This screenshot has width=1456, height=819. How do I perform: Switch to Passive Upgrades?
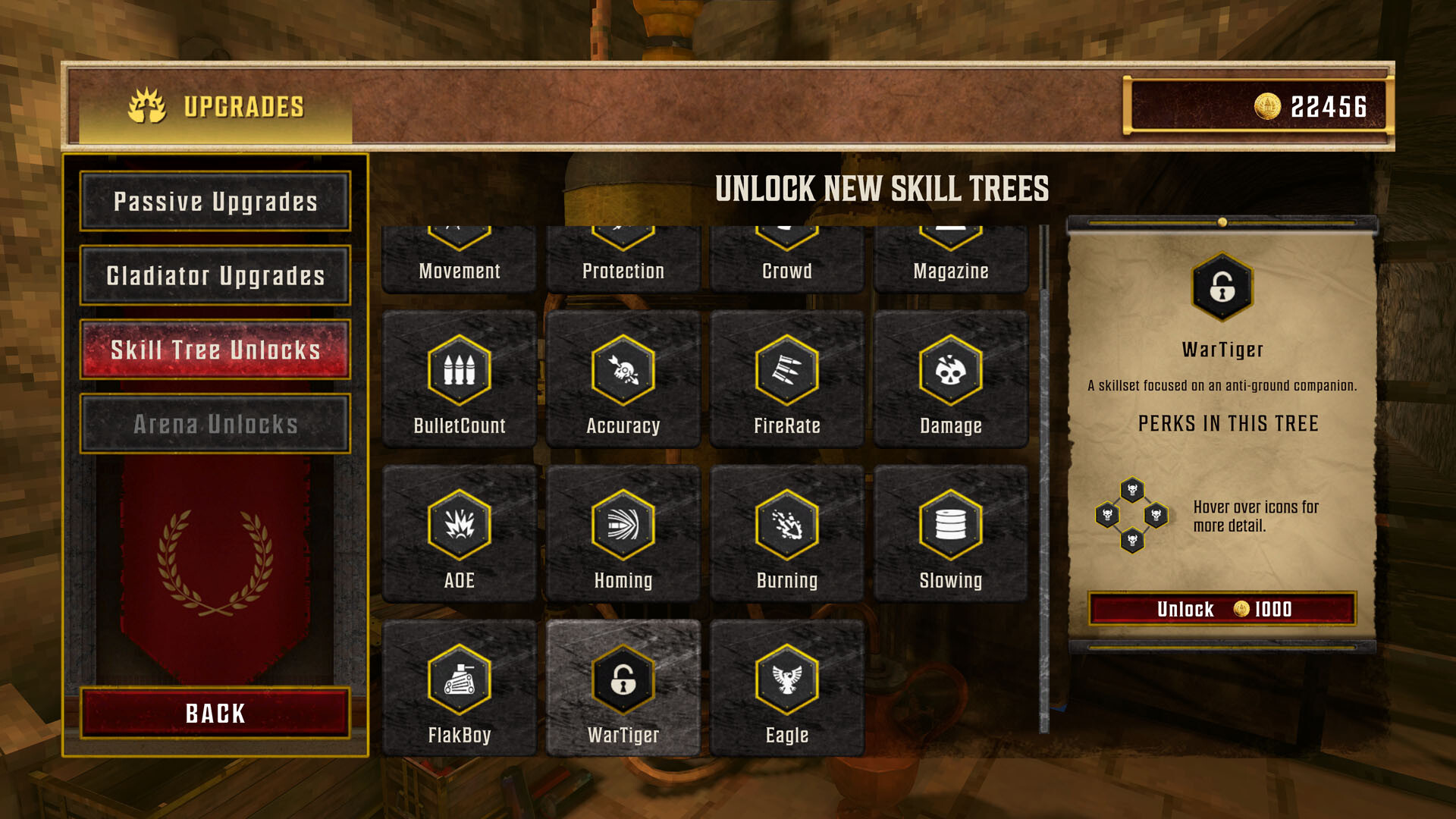pyautogui.click(x=215, y=202)
